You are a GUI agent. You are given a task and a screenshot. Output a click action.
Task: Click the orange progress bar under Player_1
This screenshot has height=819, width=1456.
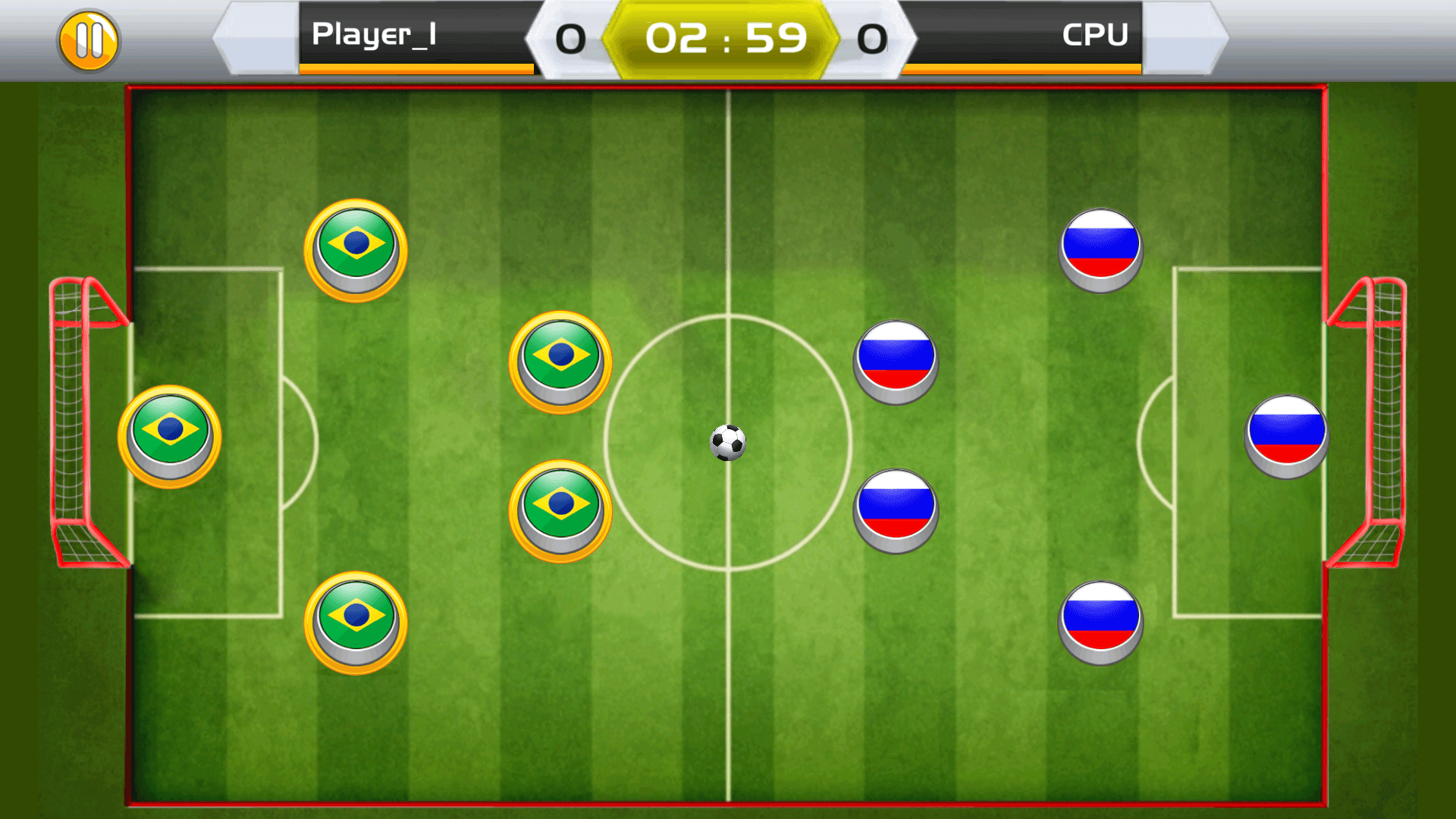pos(416,68)
